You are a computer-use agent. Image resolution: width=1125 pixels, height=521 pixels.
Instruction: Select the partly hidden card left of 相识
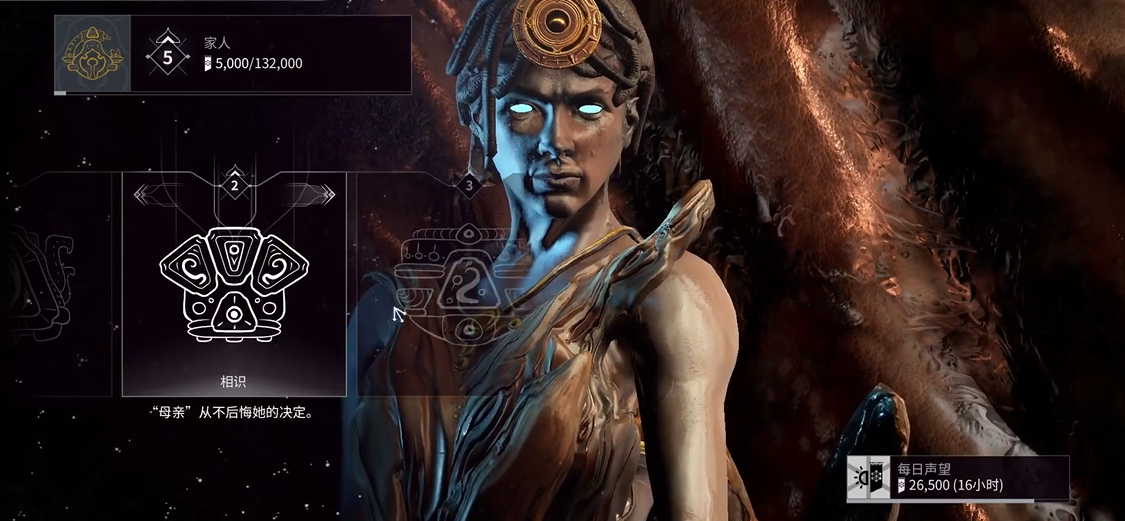60,285
